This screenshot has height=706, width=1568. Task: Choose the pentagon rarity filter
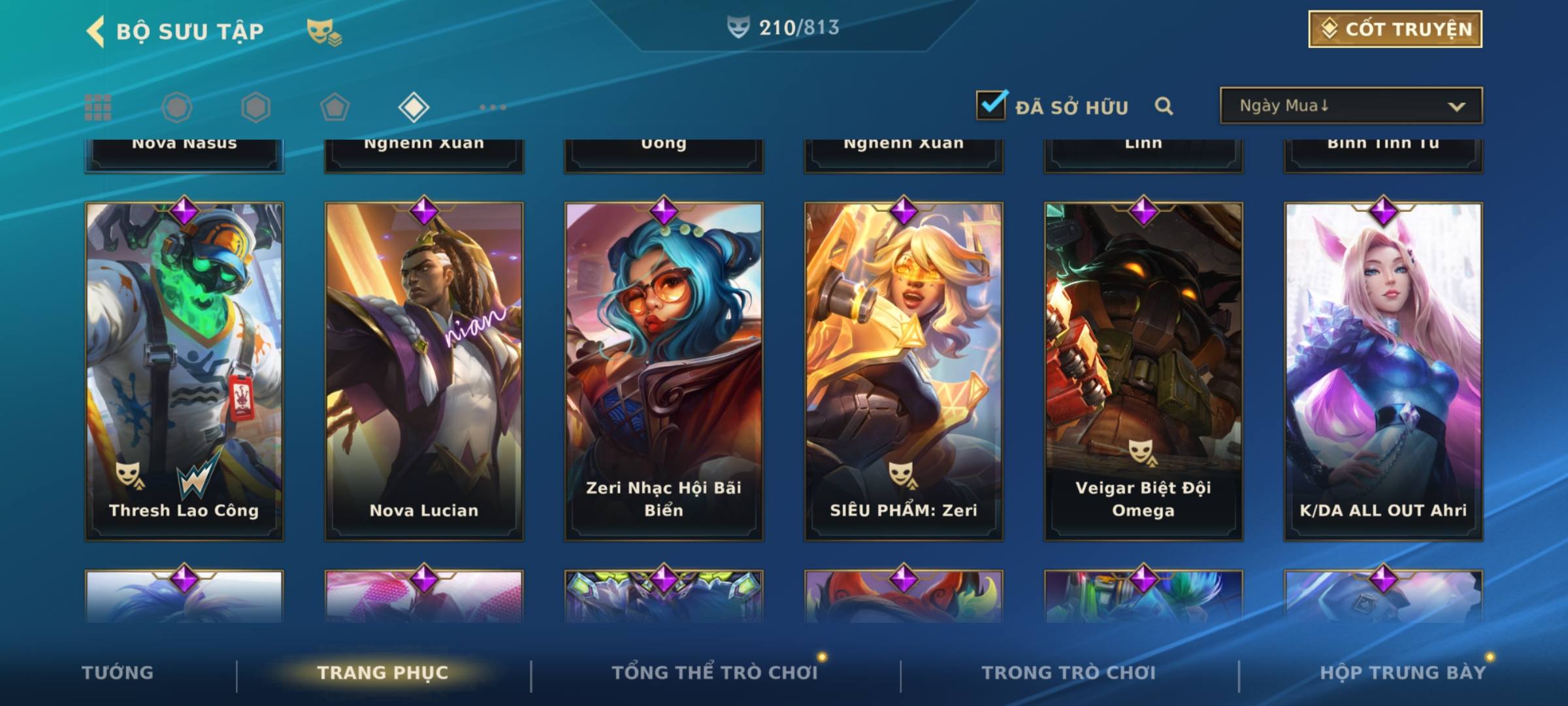point(335,107)
